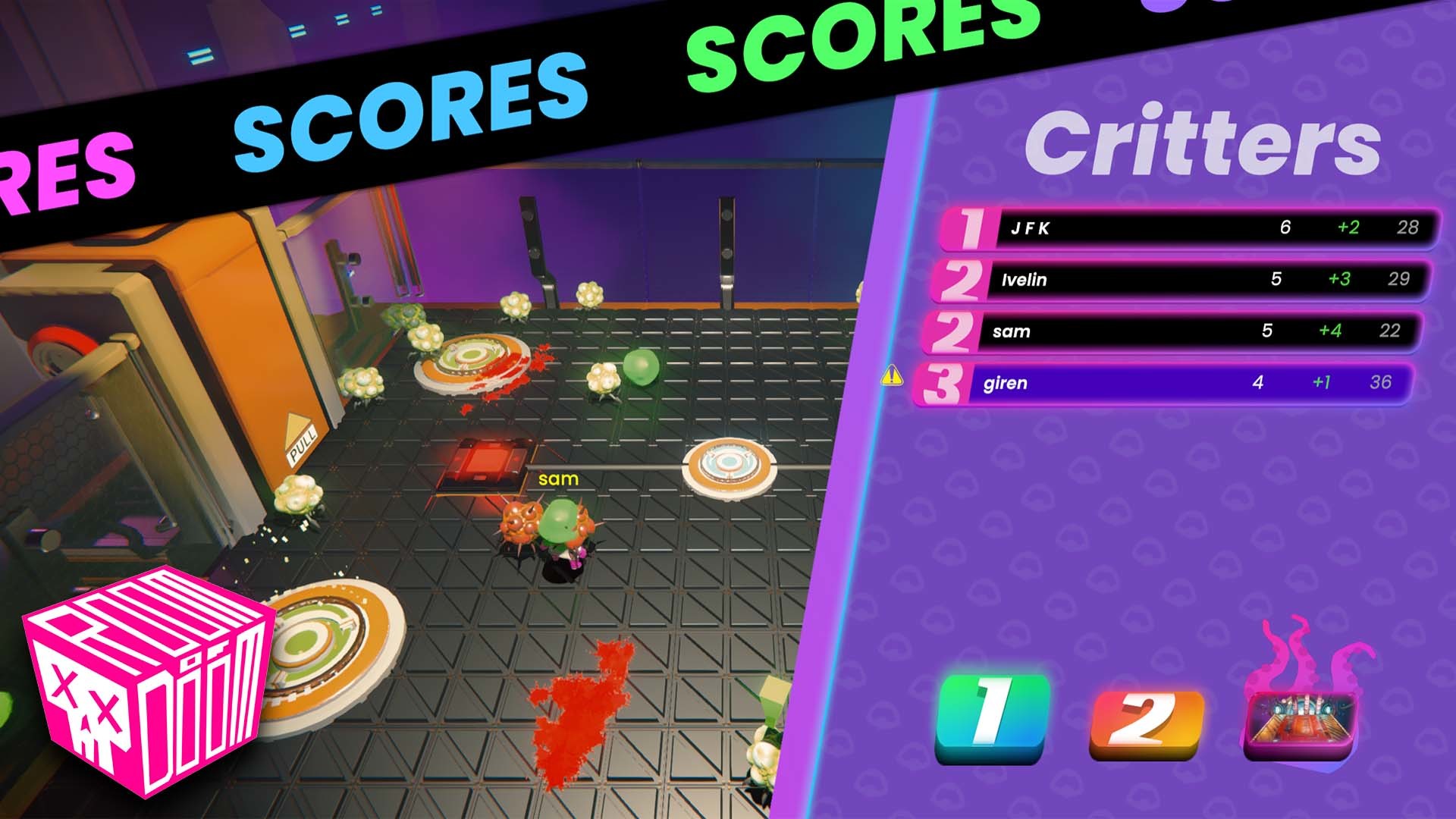Image resolution: width=1456 pixels, height=819 pixels.
Task: Select the rank 3 numeral beside giren
Action: 943,383
